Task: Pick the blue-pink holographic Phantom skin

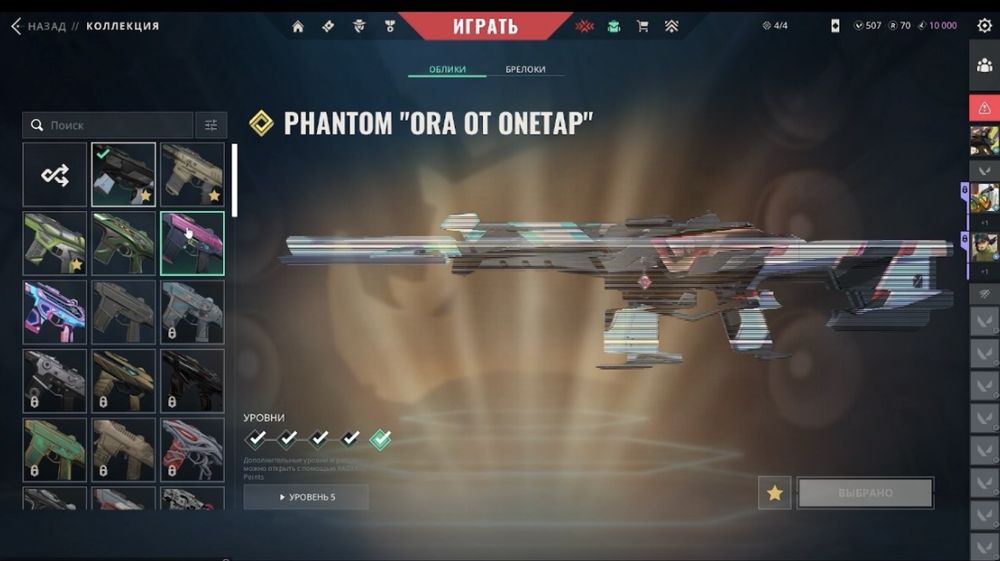Action: pyautogui.click(x=54, y=312)
